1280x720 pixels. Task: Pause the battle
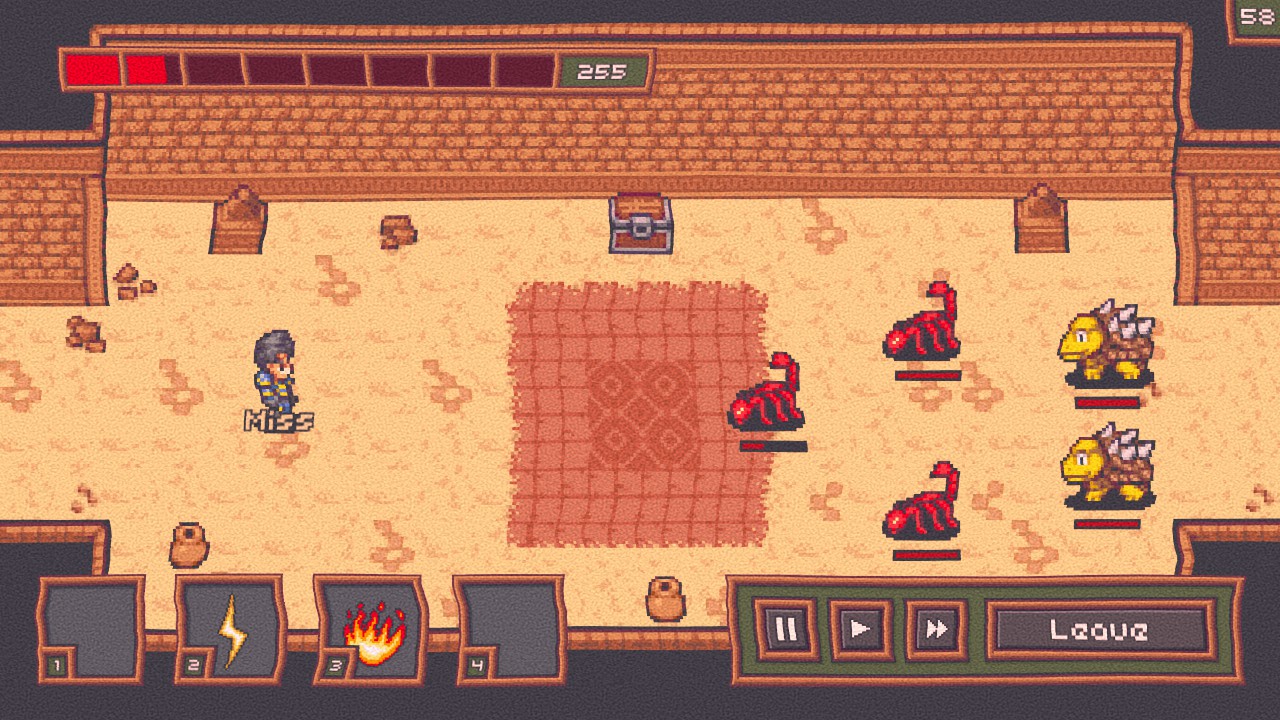[x=785, y=629]
